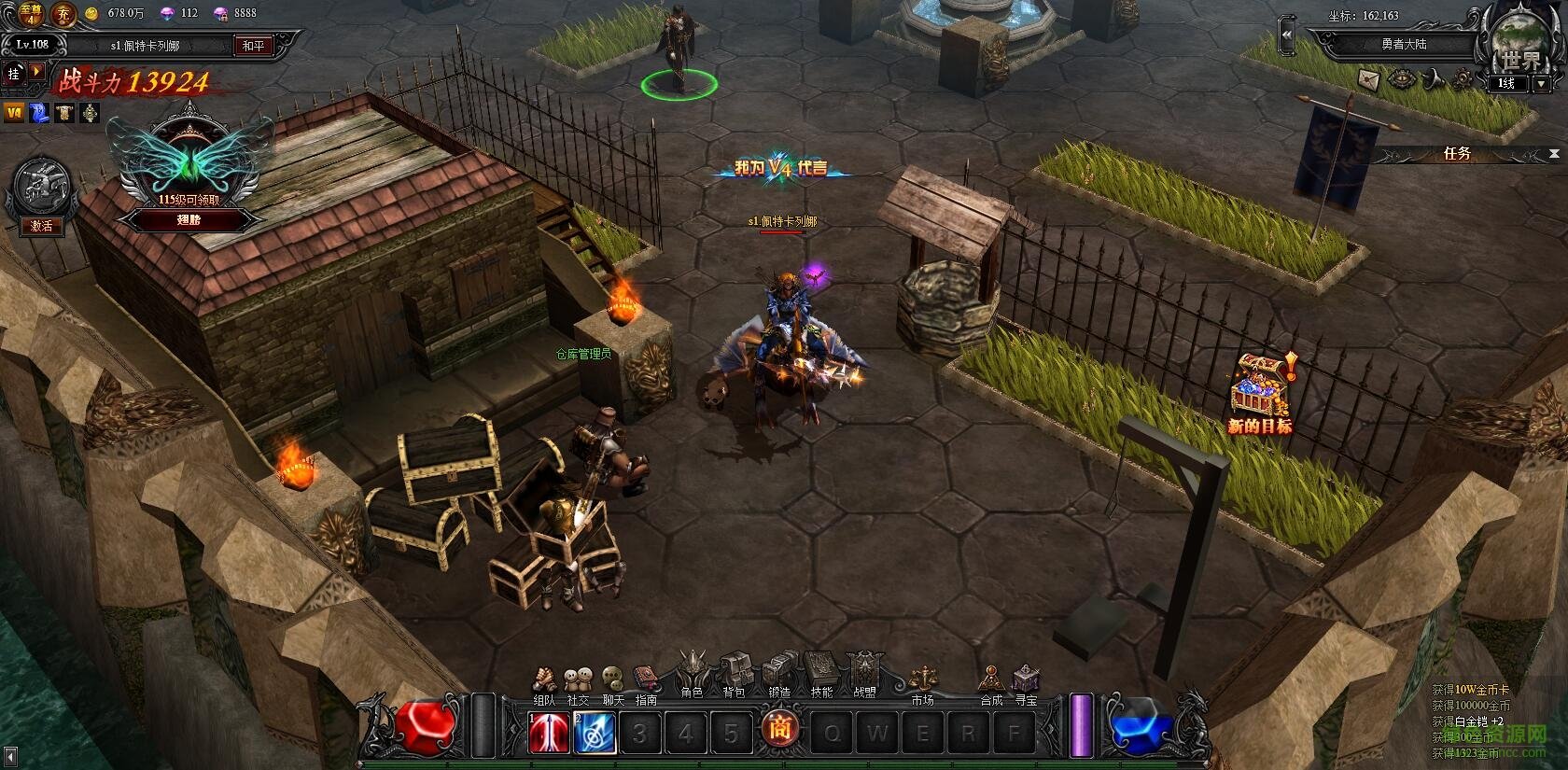1568x770 pixels.
Task: Activate the red arrow skill in slot 1
Action: tap(549, 734)
